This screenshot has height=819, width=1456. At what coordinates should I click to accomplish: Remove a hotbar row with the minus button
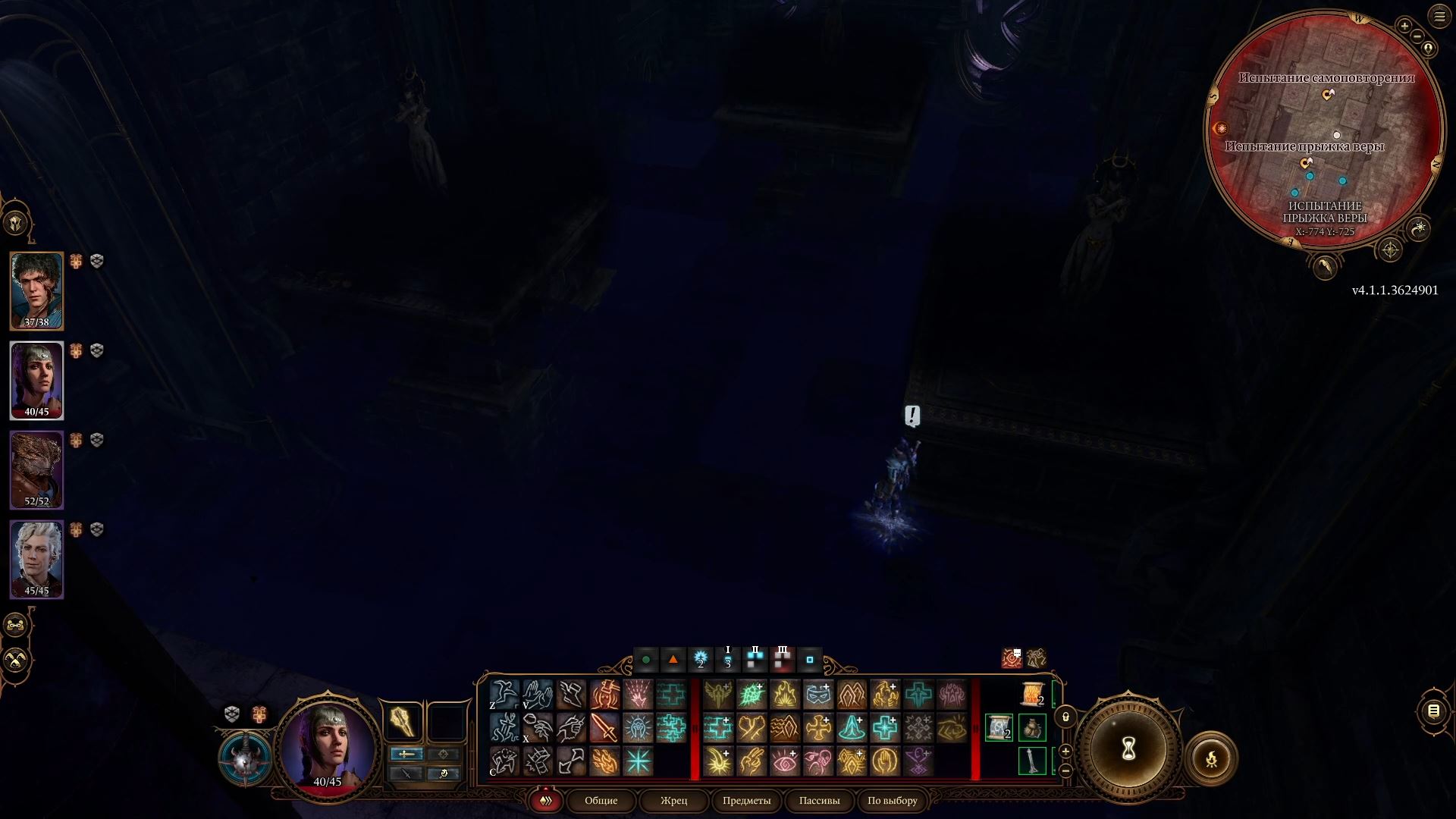point(1065,770)
